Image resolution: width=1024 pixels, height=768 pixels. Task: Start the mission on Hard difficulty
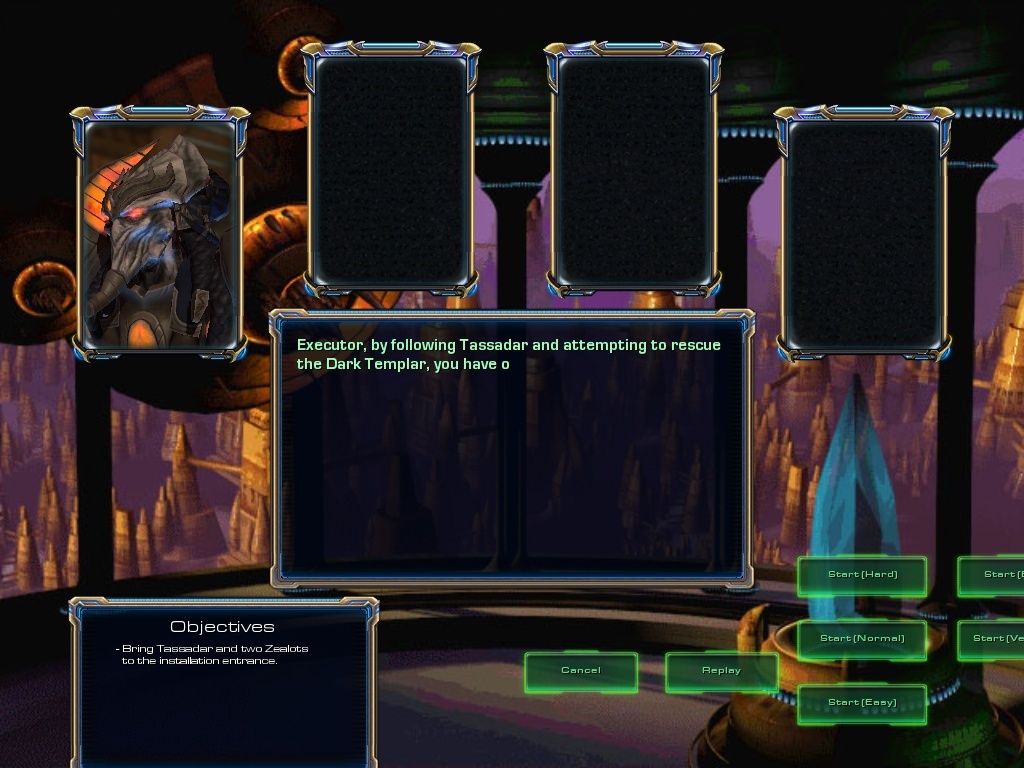(x=862, y=575)
